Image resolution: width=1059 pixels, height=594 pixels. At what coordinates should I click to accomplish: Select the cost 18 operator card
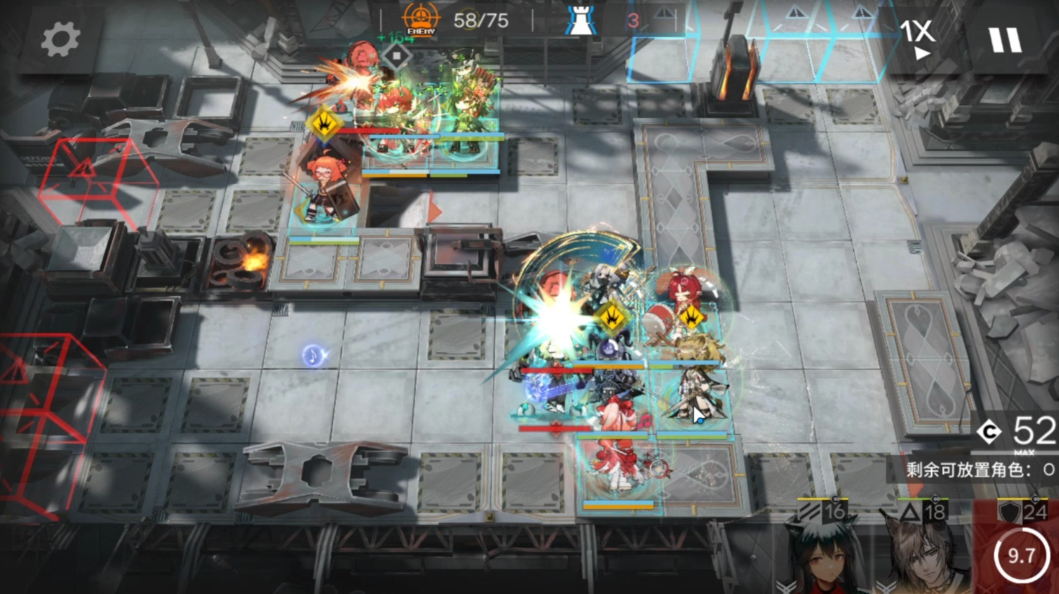tap(915, 550)
